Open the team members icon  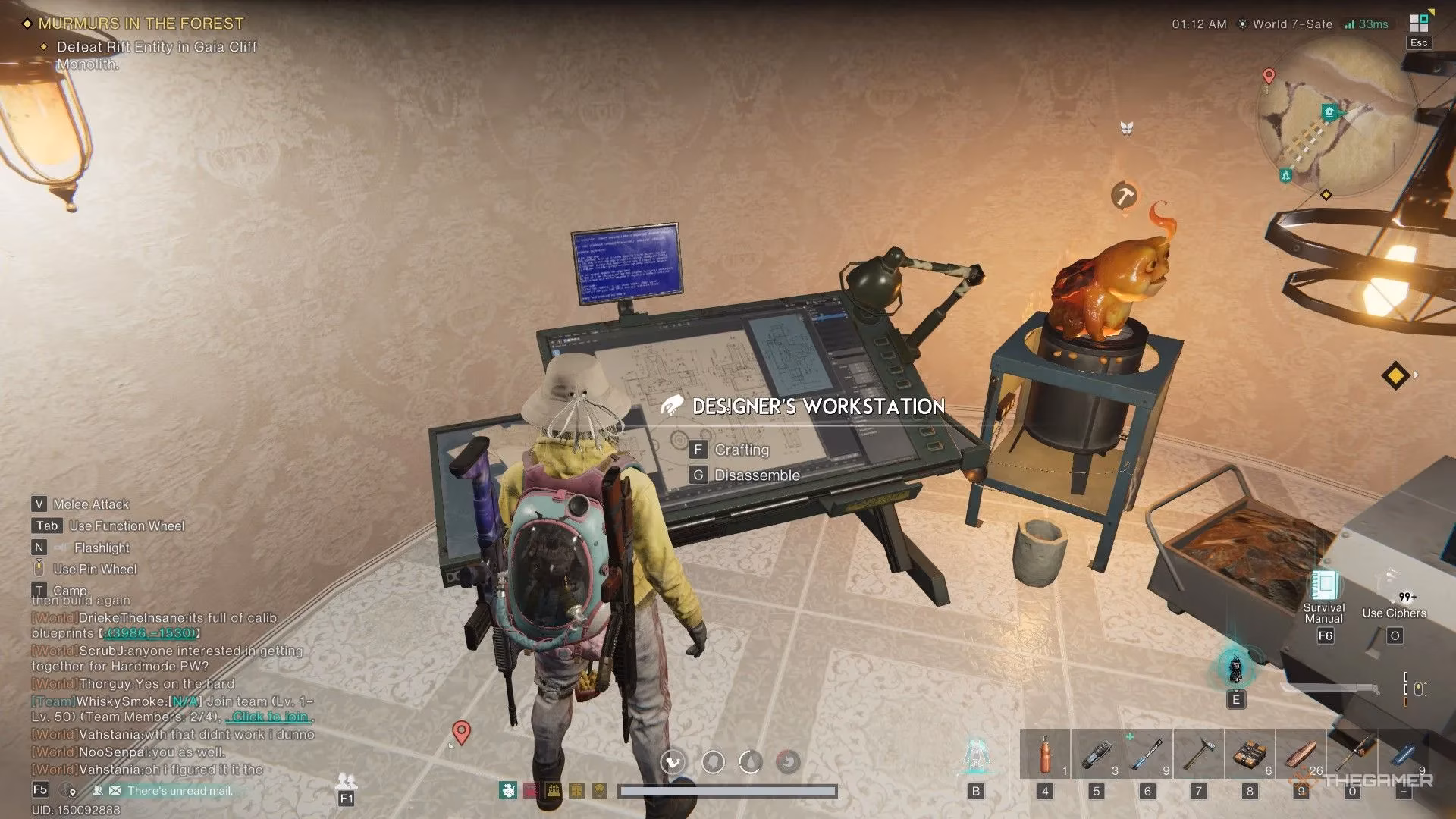[346, 780]
